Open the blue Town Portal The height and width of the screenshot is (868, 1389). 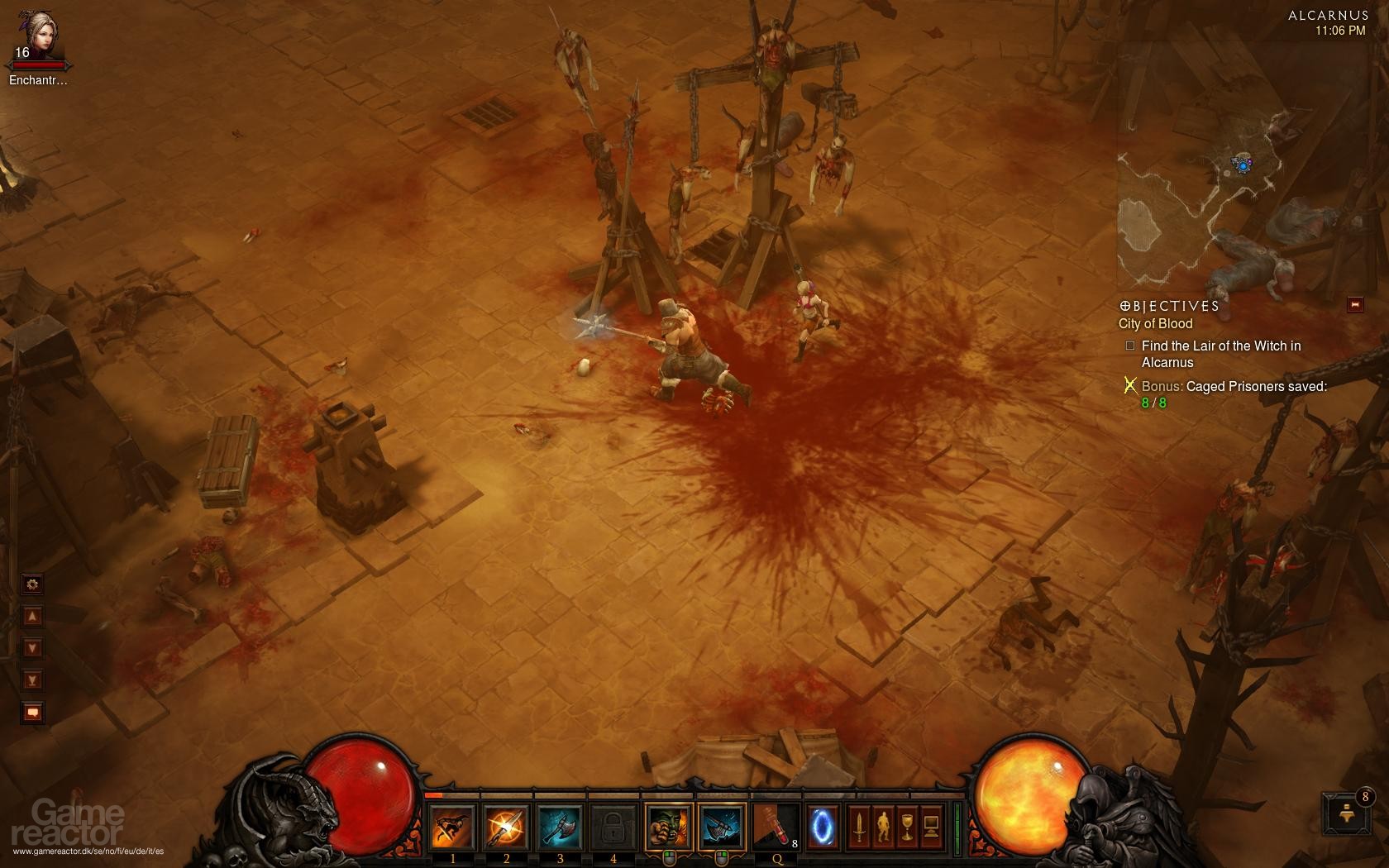822,827
